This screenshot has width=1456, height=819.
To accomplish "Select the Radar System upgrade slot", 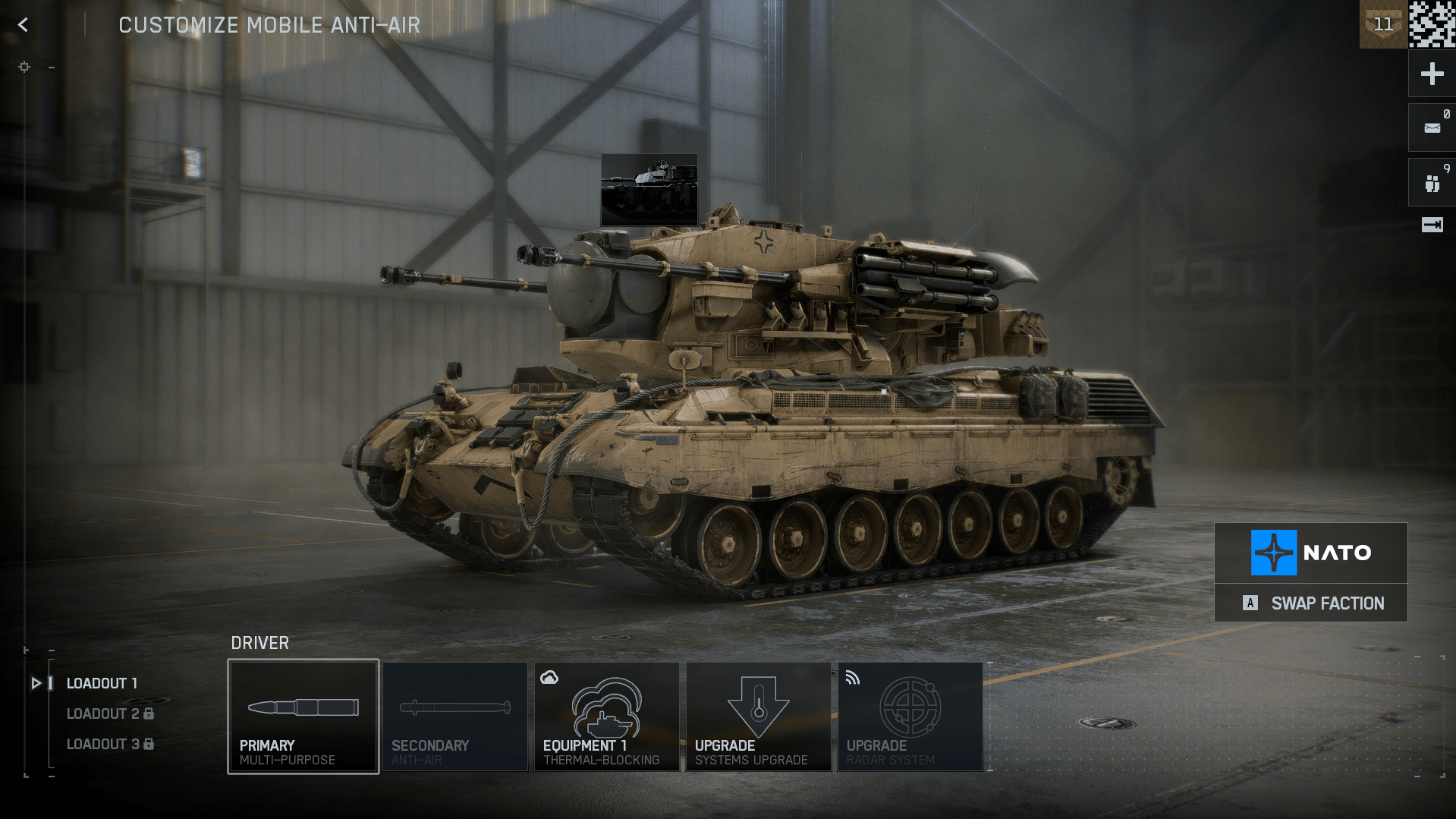I will (910, 717).
